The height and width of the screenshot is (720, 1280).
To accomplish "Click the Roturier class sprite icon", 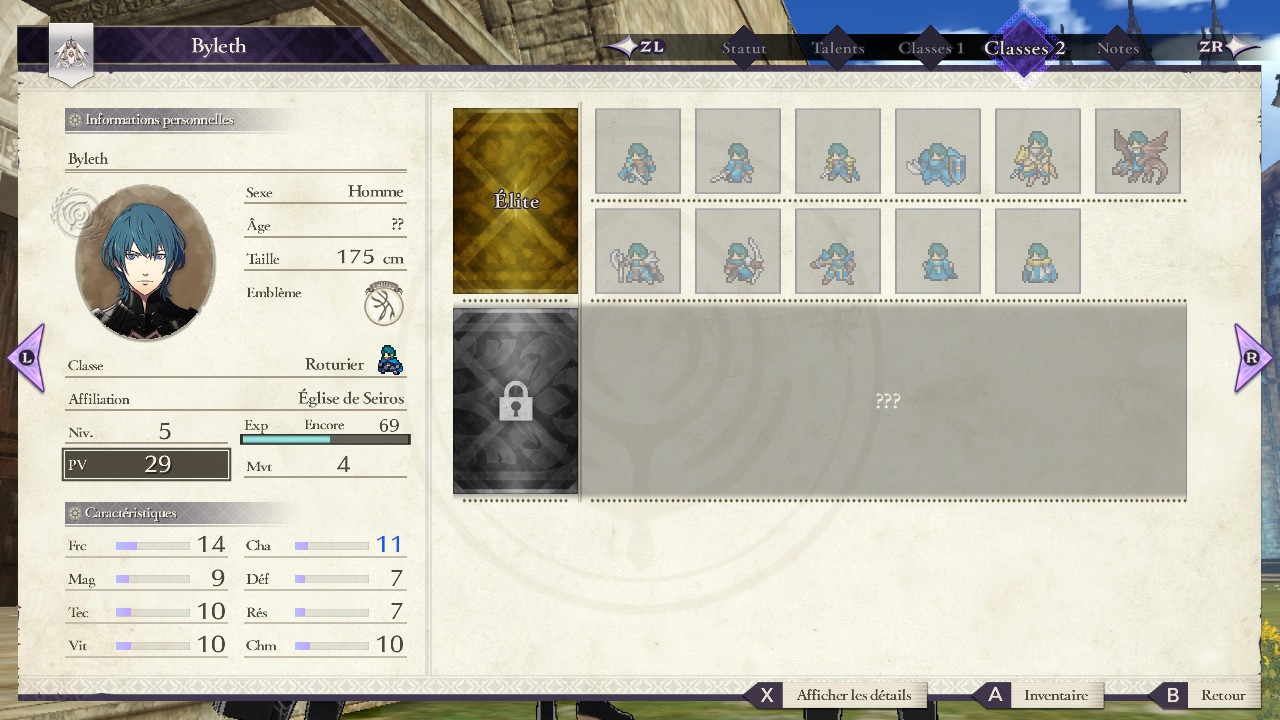I will click(x=390, y=360).
